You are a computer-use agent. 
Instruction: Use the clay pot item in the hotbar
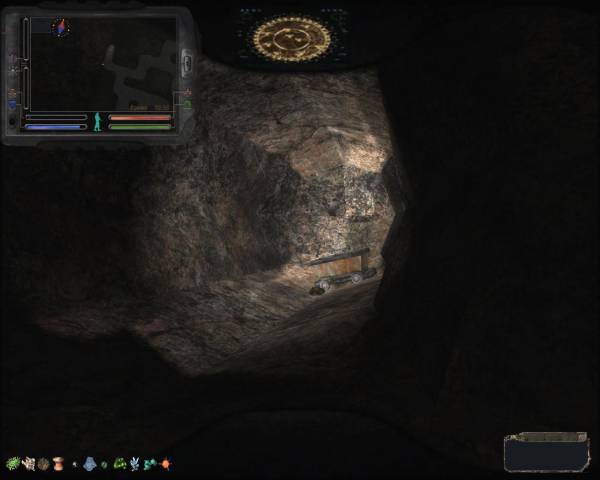point(58,464)
